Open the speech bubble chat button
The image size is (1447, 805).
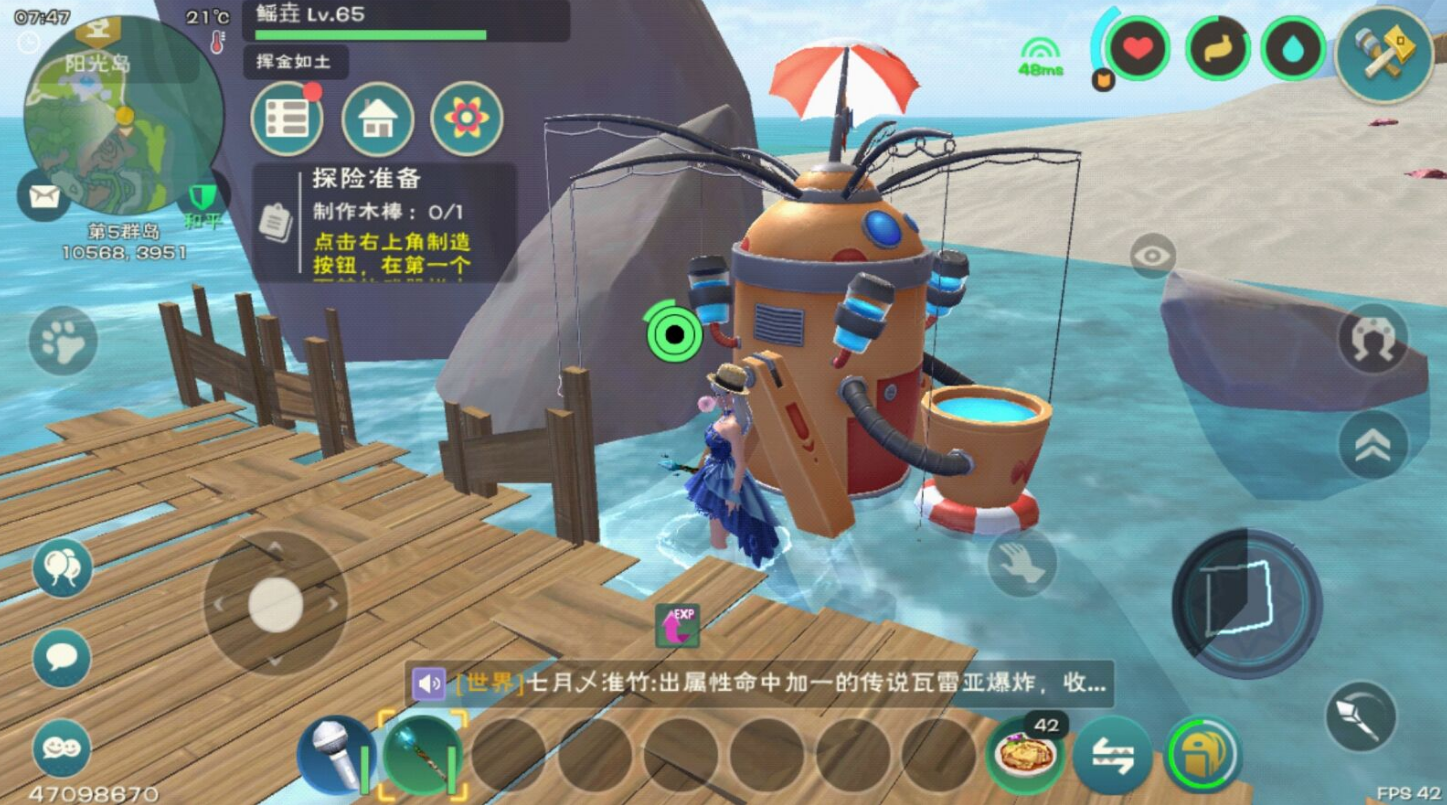pyautogui.click(x=62, y=657)
